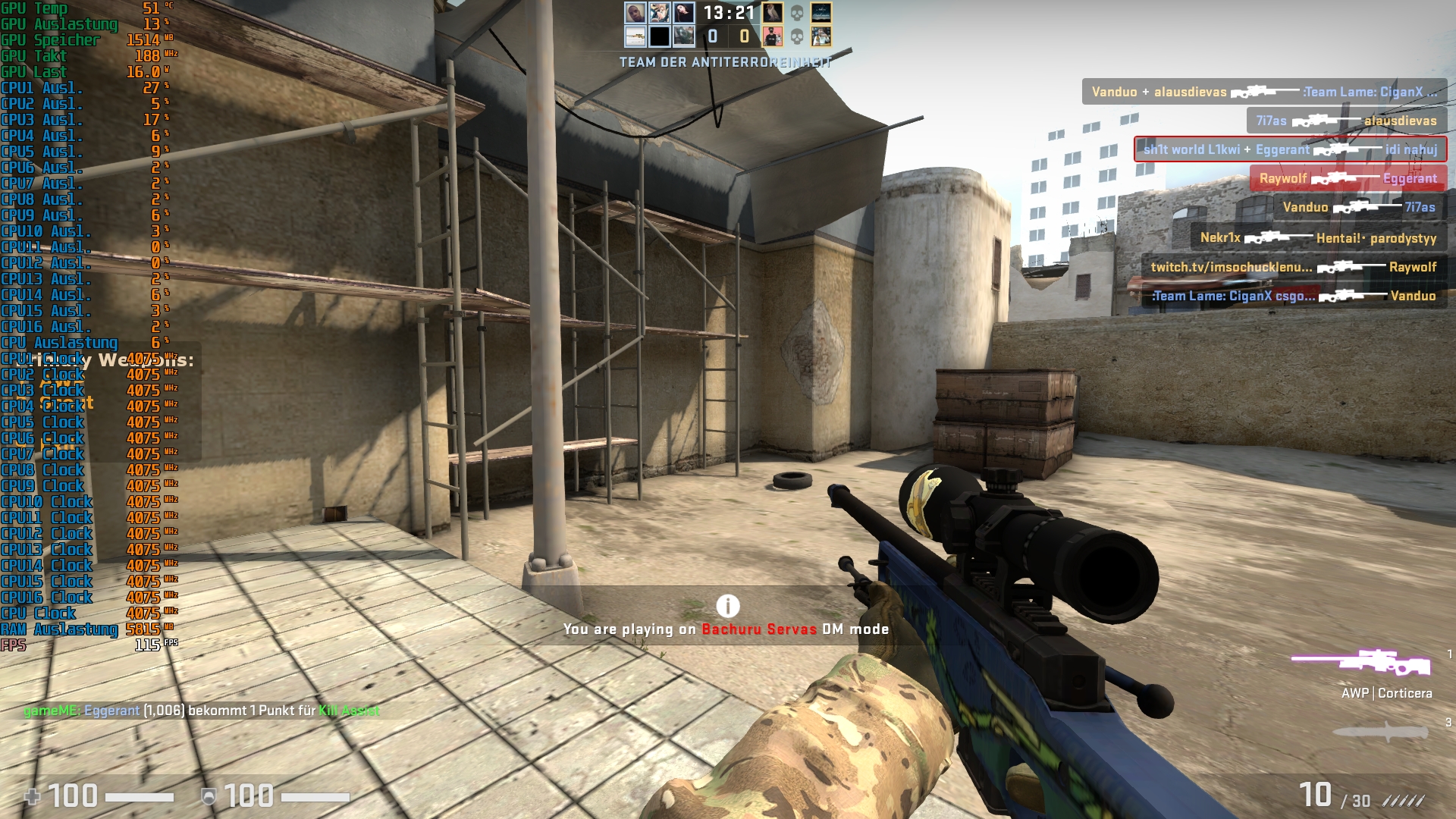Screen dimensions: 1456x819
Task: Click the rifle icon in Raywolf-Eggerant kill entry
Action: pos(1333,179)
